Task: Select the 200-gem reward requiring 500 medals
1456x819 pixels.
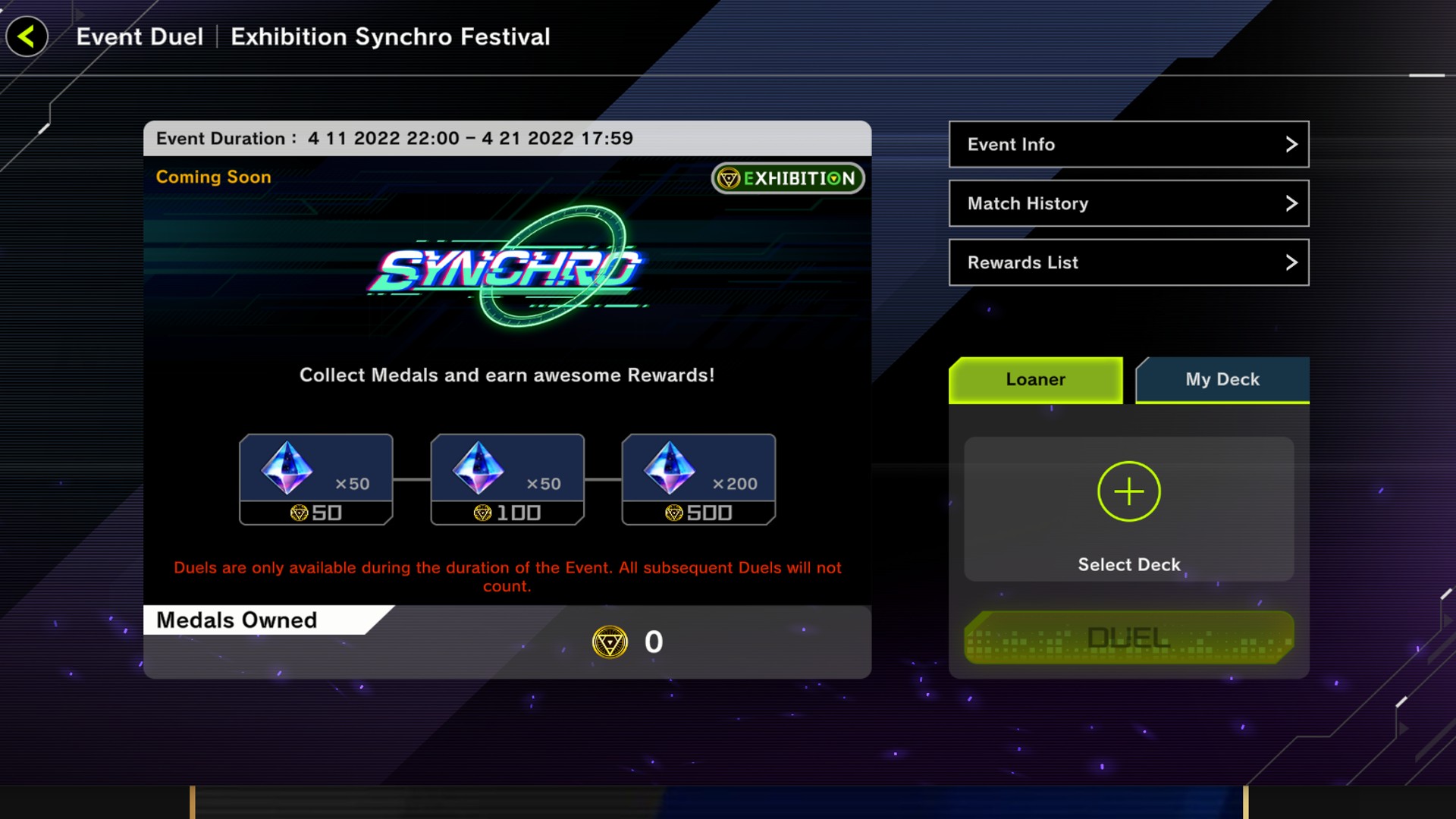Action: coord(698,478)
